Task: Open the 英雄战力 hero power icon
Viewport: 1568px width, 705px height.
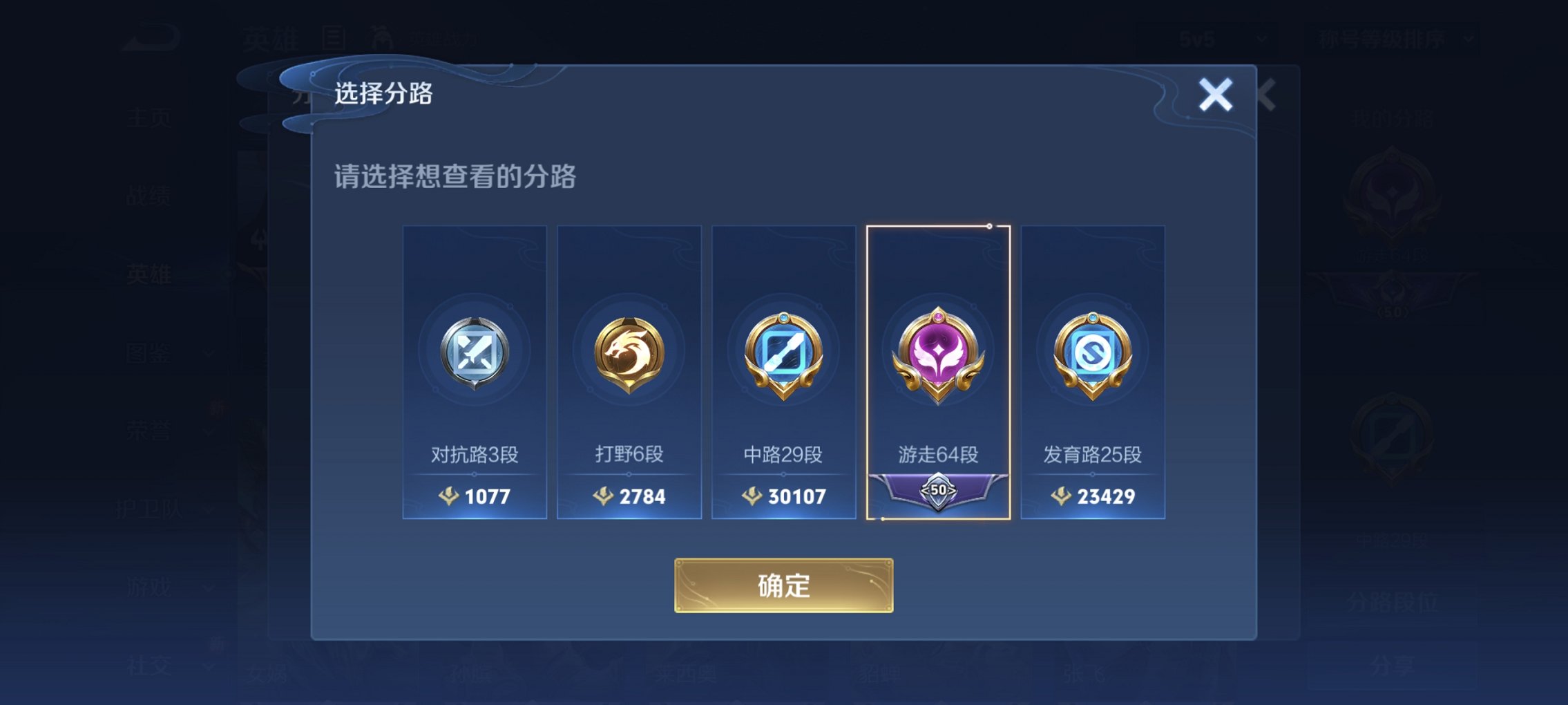Action: click(378, 38)
